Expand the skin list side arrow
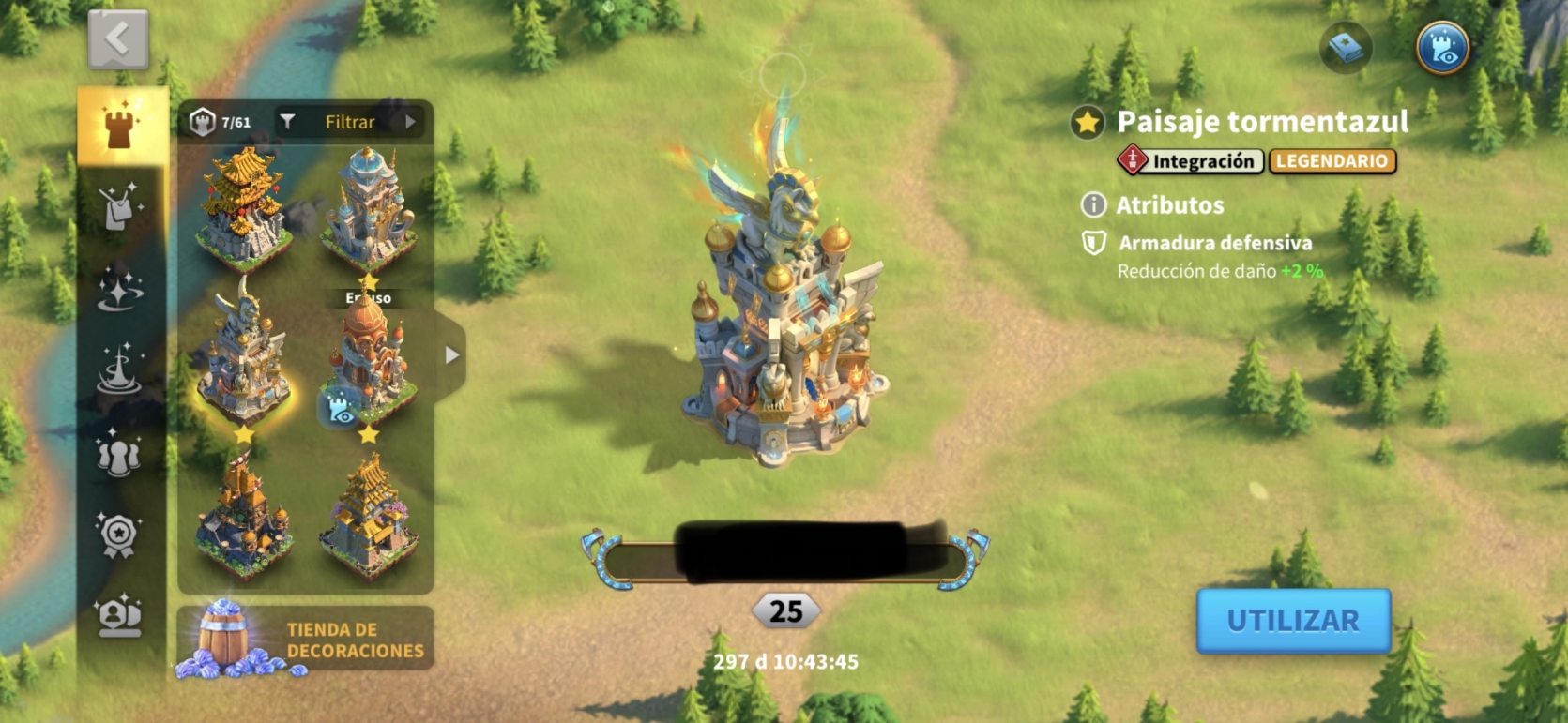 (x=452, y=355)
